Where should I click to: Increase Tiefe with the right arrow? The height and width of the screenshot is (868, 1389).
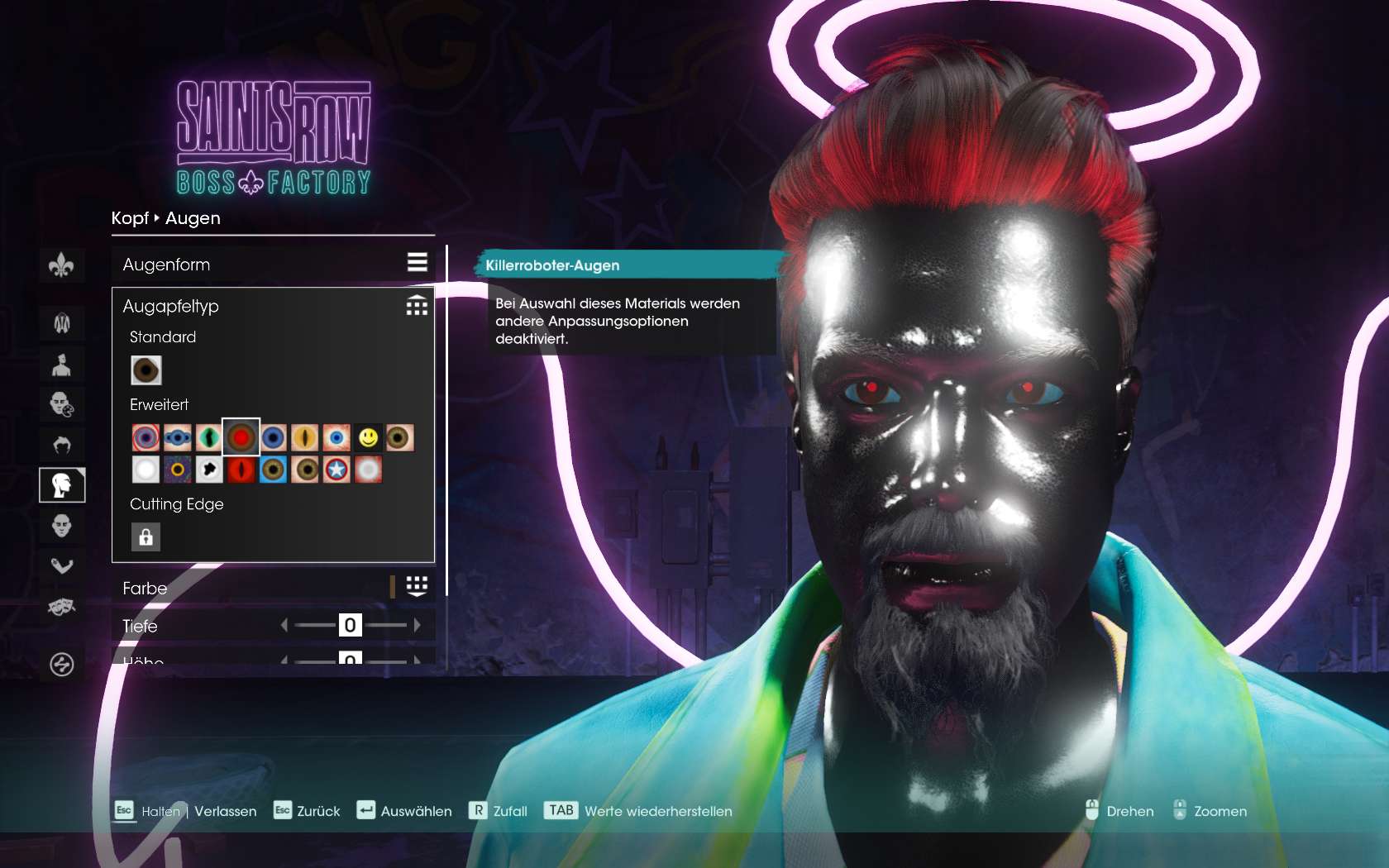point(418,626)
